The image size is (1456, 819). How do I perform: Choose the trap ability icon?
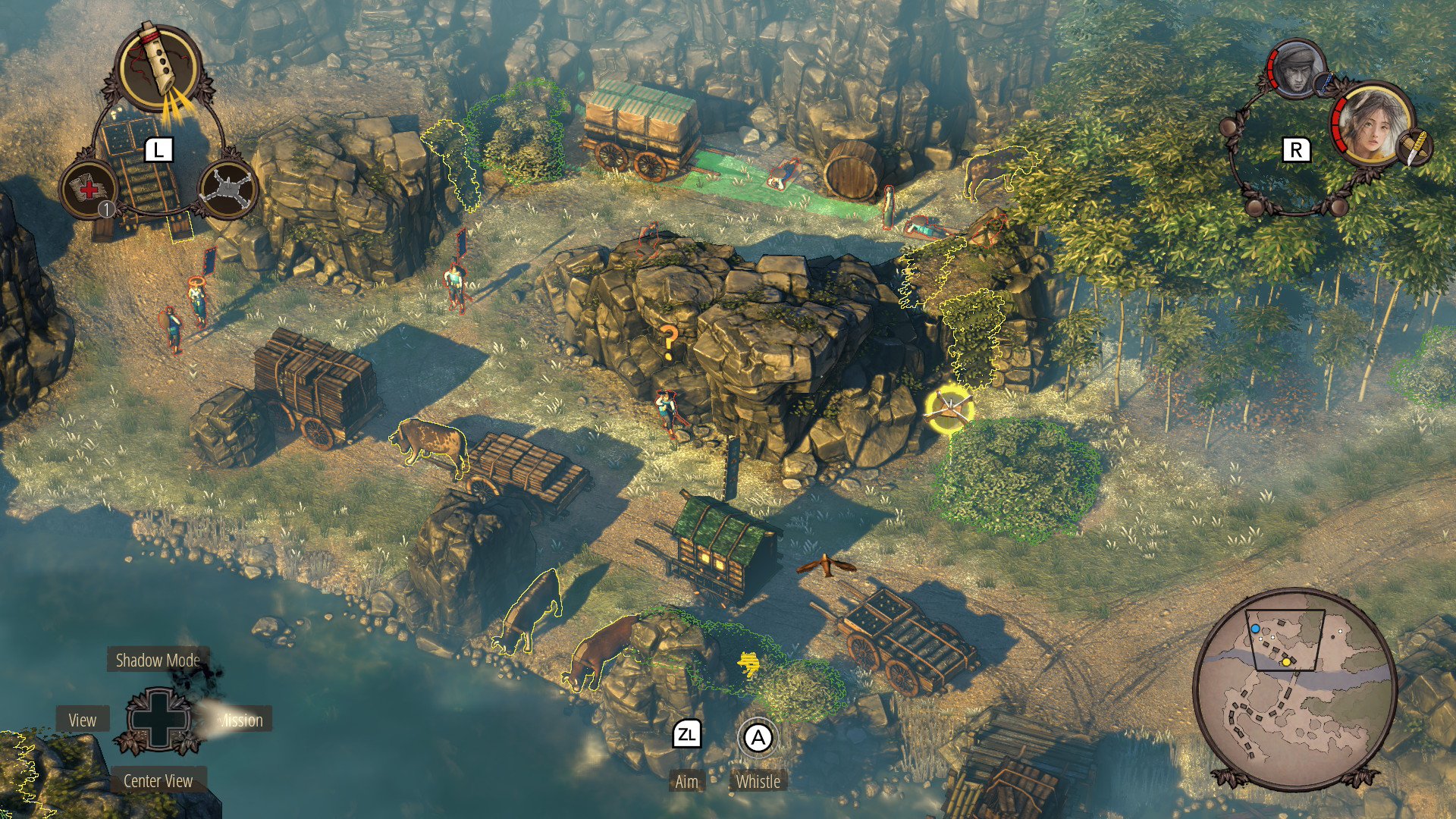point(227,188)
